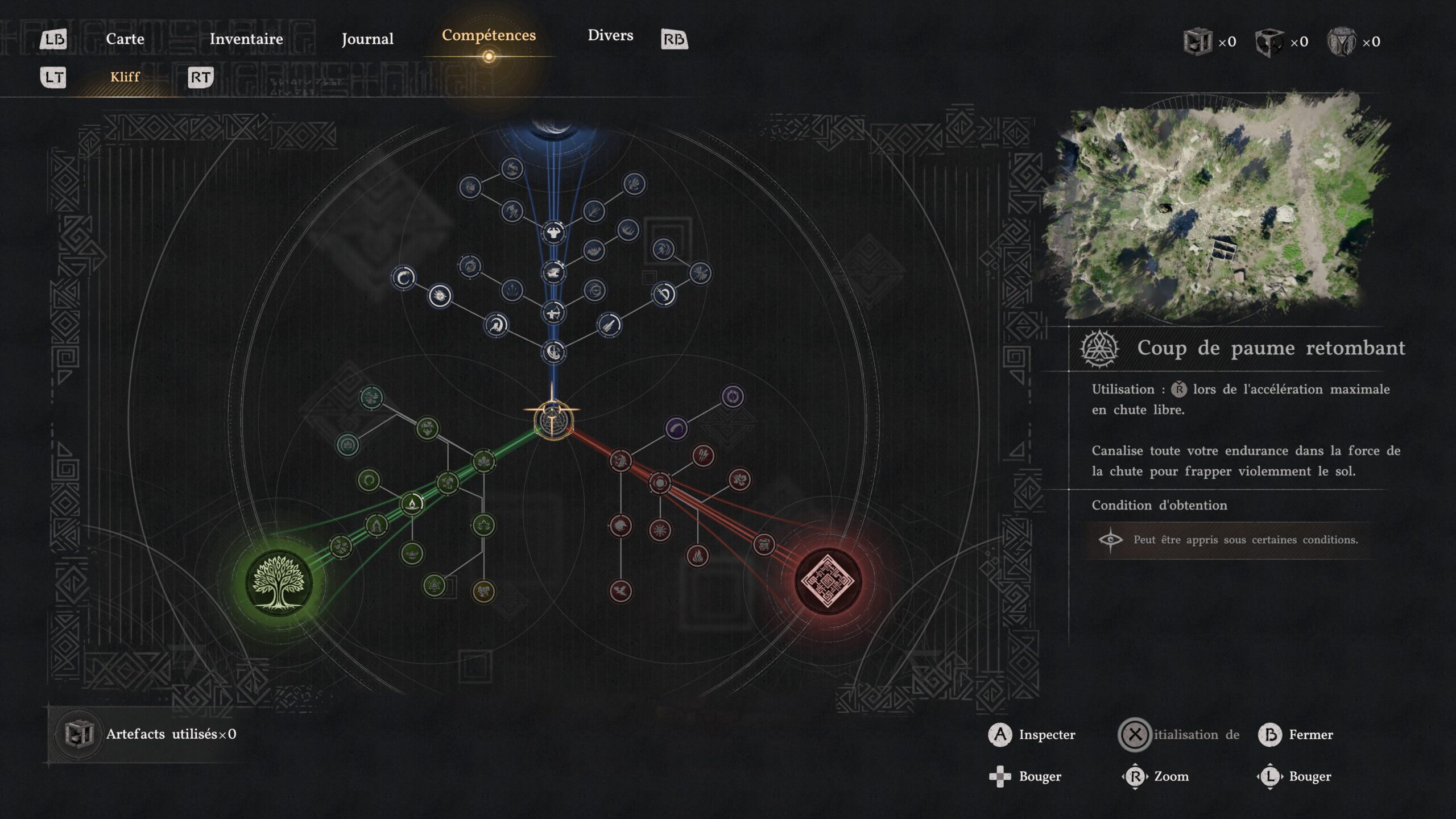This screenshot has width=1456, height=819.
Task: Select the red diamond maze emblem node
Action: [x=828, y=581]
